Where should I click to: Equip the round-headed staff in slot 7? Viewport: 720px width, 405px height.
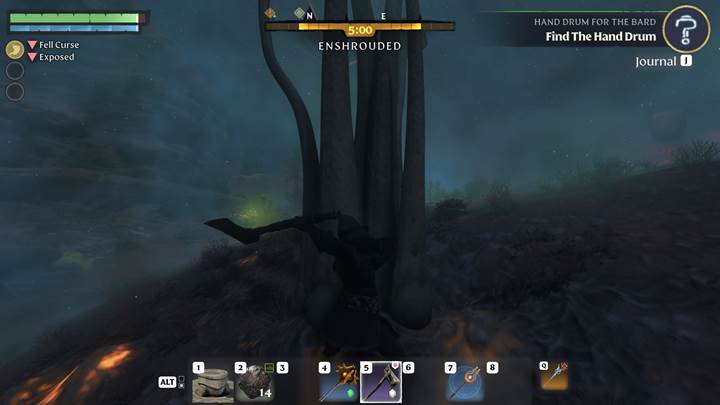coord(465,383)
